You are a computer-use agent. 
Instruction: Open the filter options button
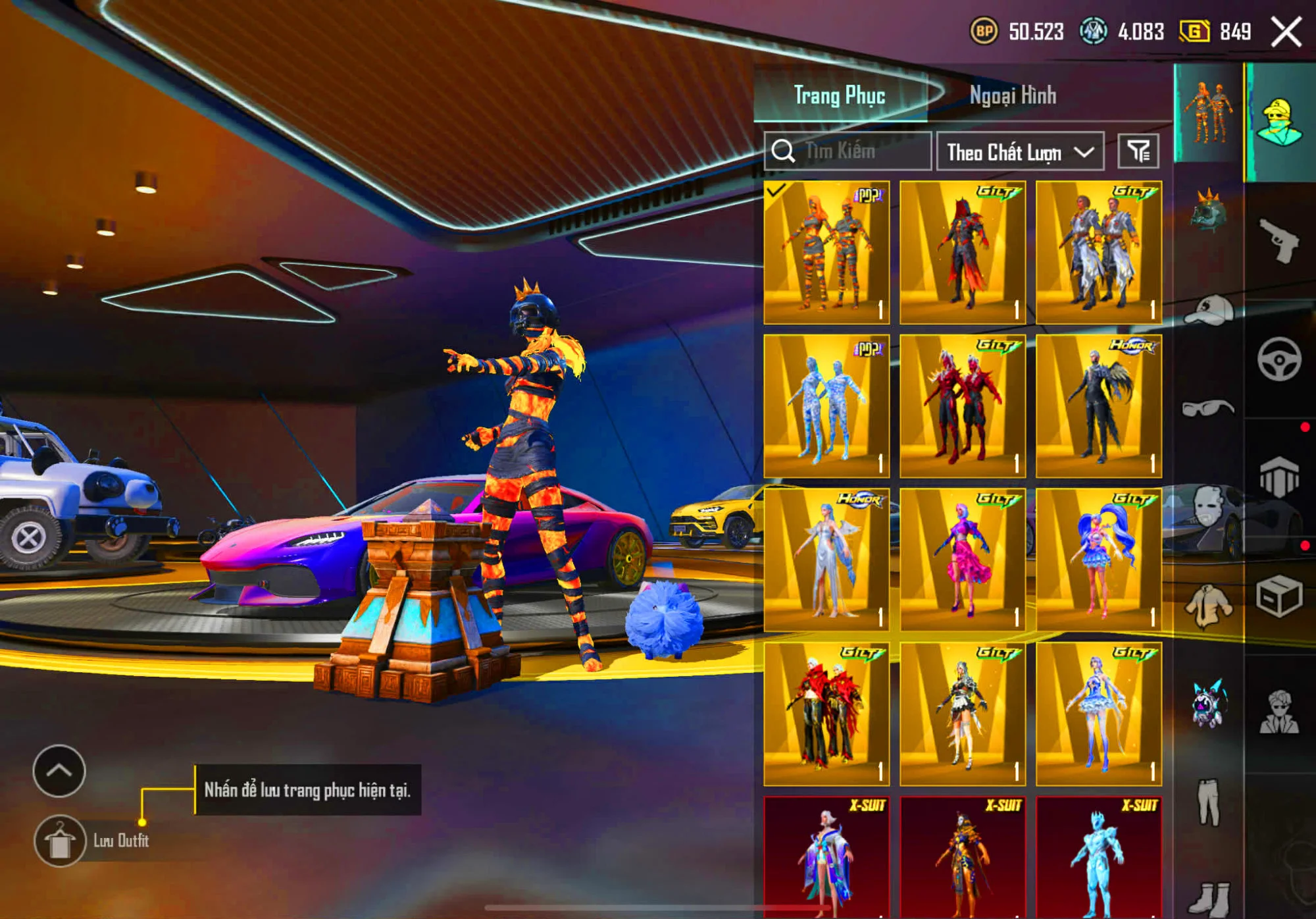(1138, 151)
